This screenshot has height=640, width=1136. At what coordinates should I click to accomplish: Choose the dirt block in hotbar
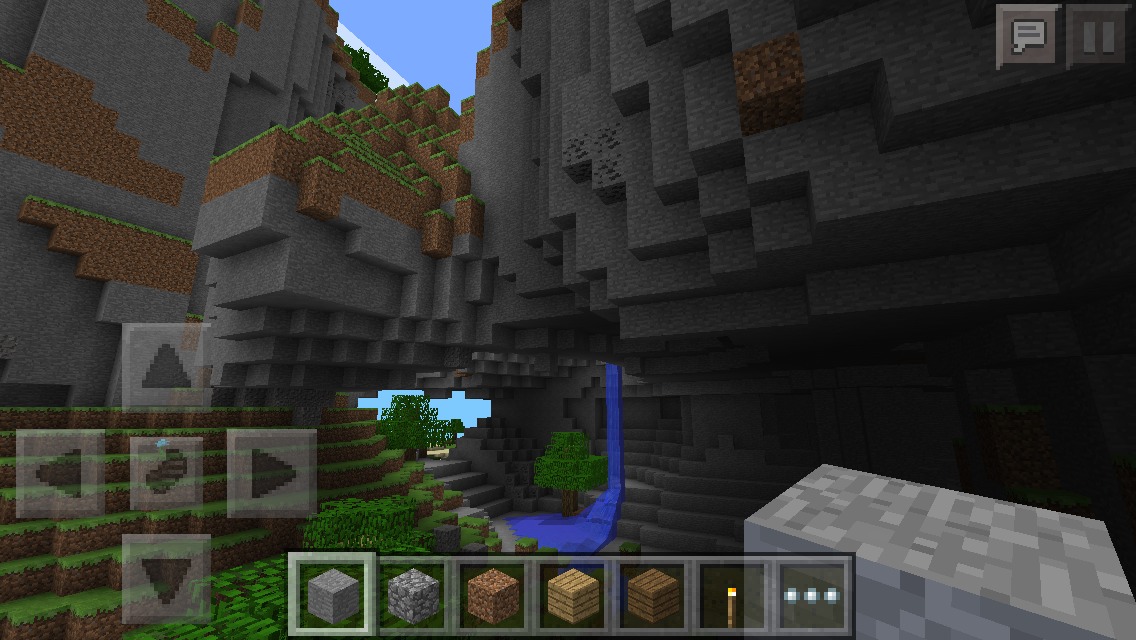pos(493,595)
